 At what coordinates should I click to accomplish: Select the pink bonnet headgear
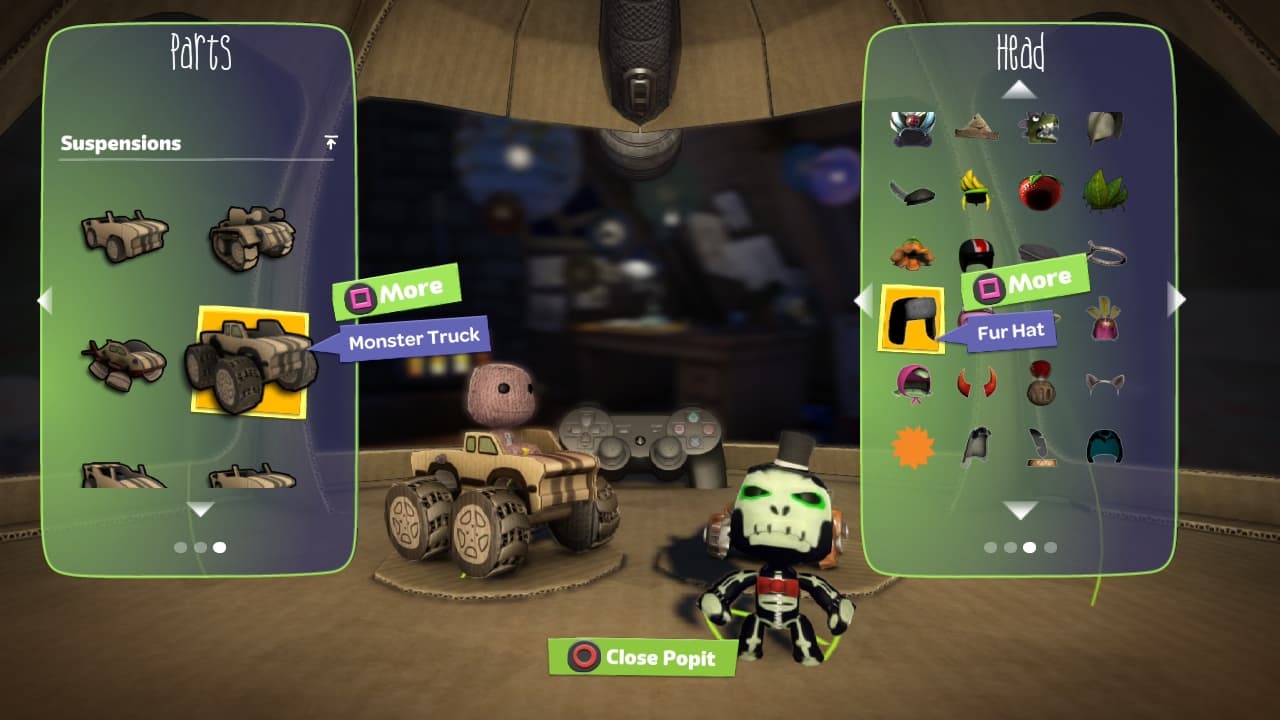pyautogui.click(x=911, y=383)
